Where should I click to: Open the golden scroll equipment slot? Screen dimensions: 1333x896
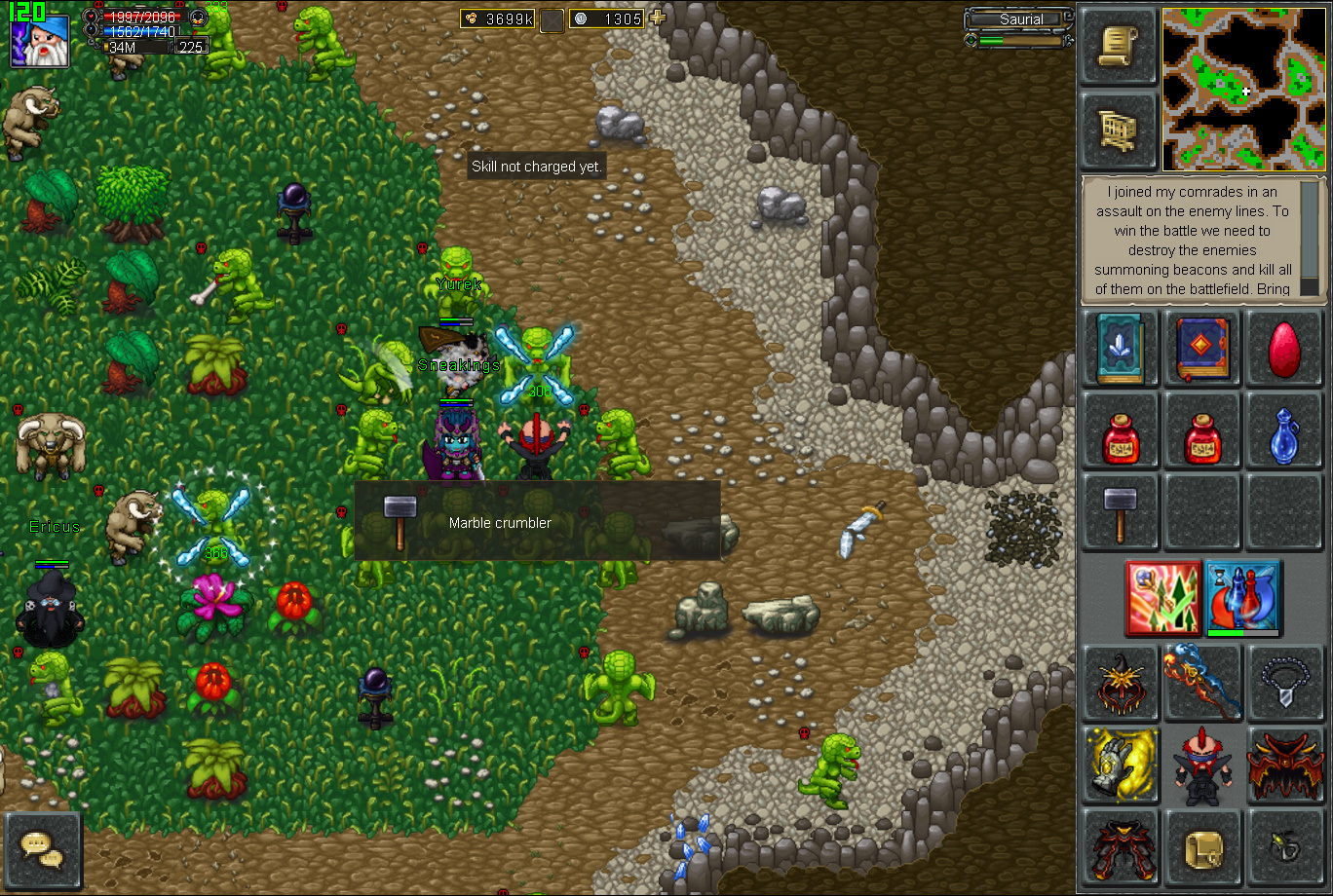click(1202, 848)
